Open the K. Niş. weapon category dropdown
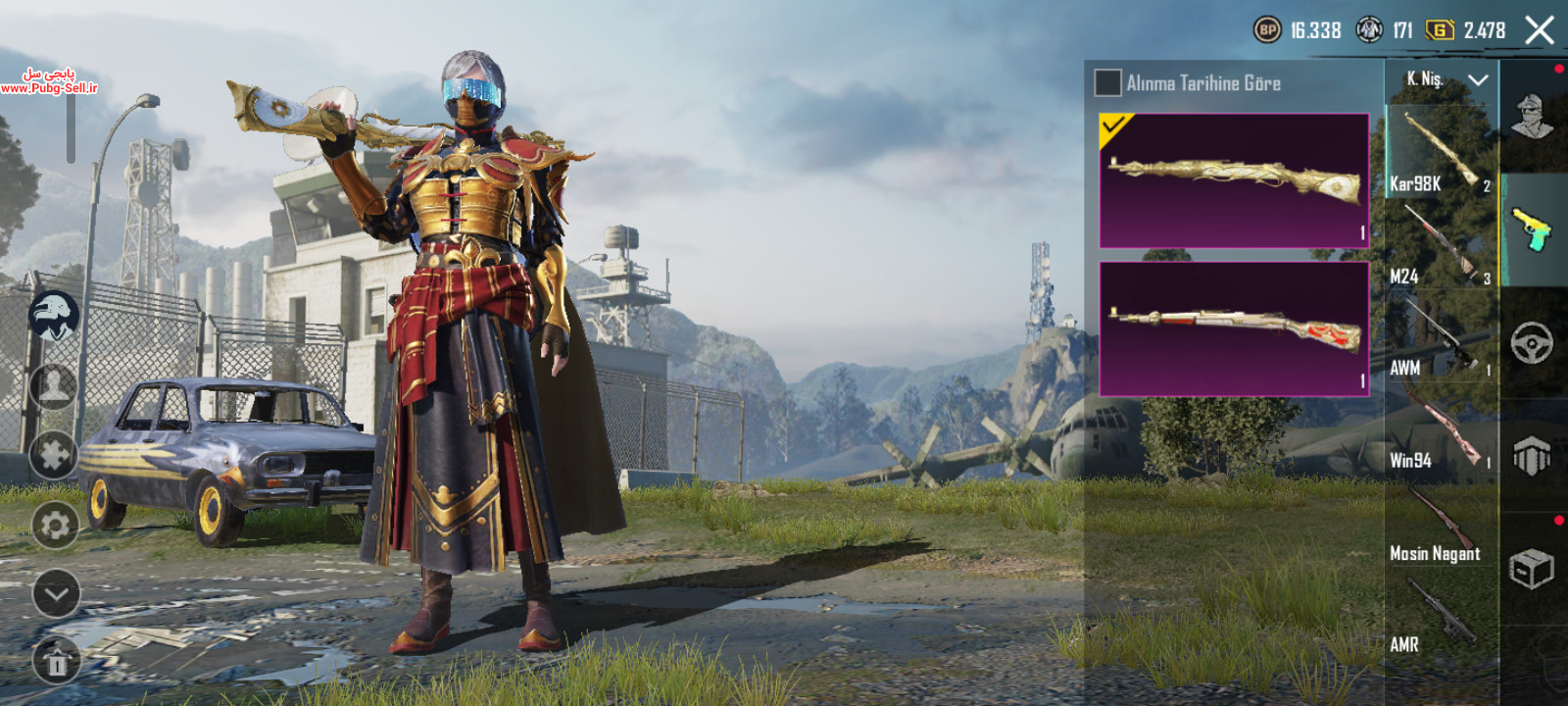 coord(1445,79)
